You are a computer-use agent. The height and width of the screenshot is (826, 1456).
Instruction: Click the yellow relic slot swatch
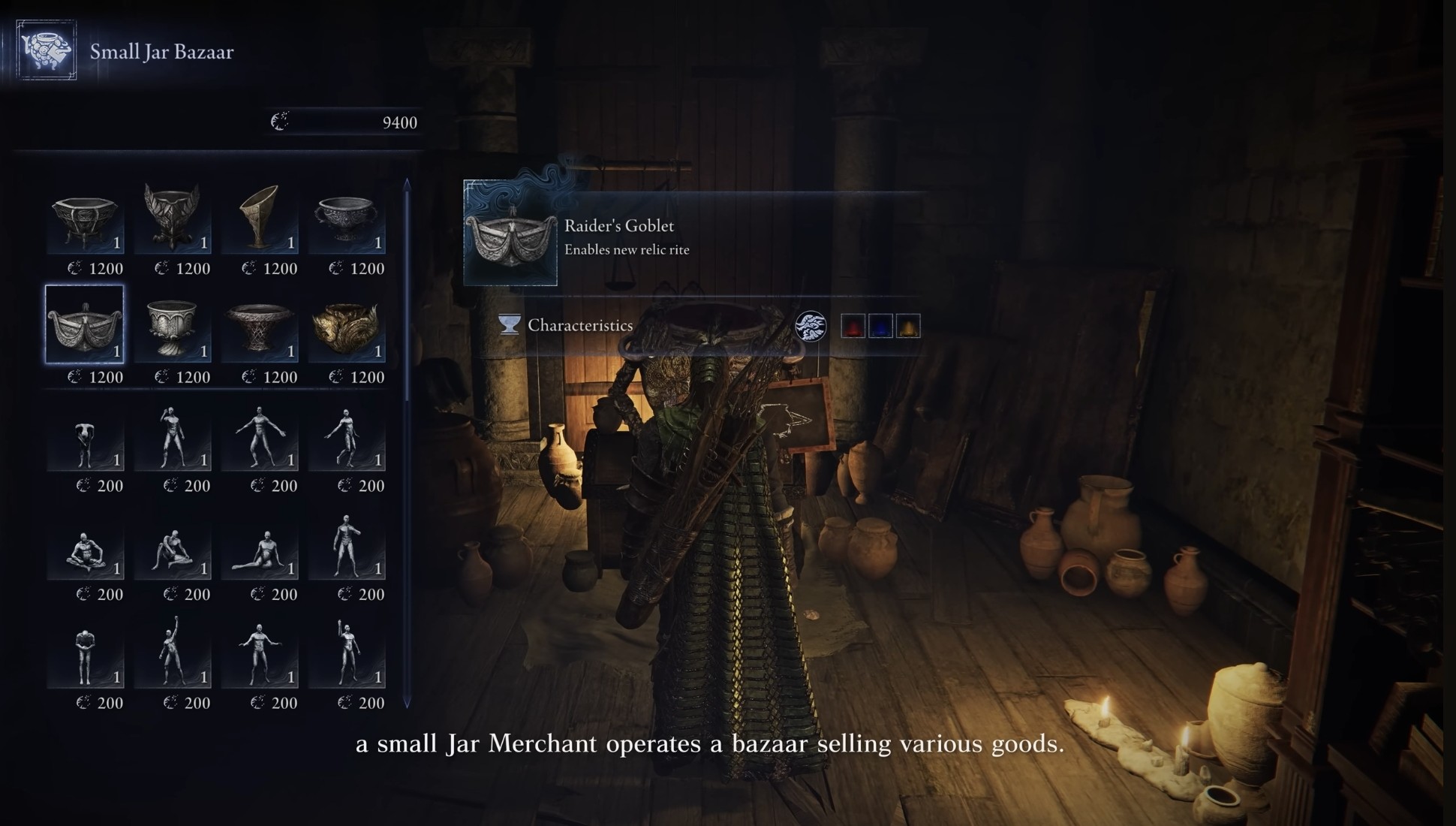pyautogui.click(x=908, y=326)
